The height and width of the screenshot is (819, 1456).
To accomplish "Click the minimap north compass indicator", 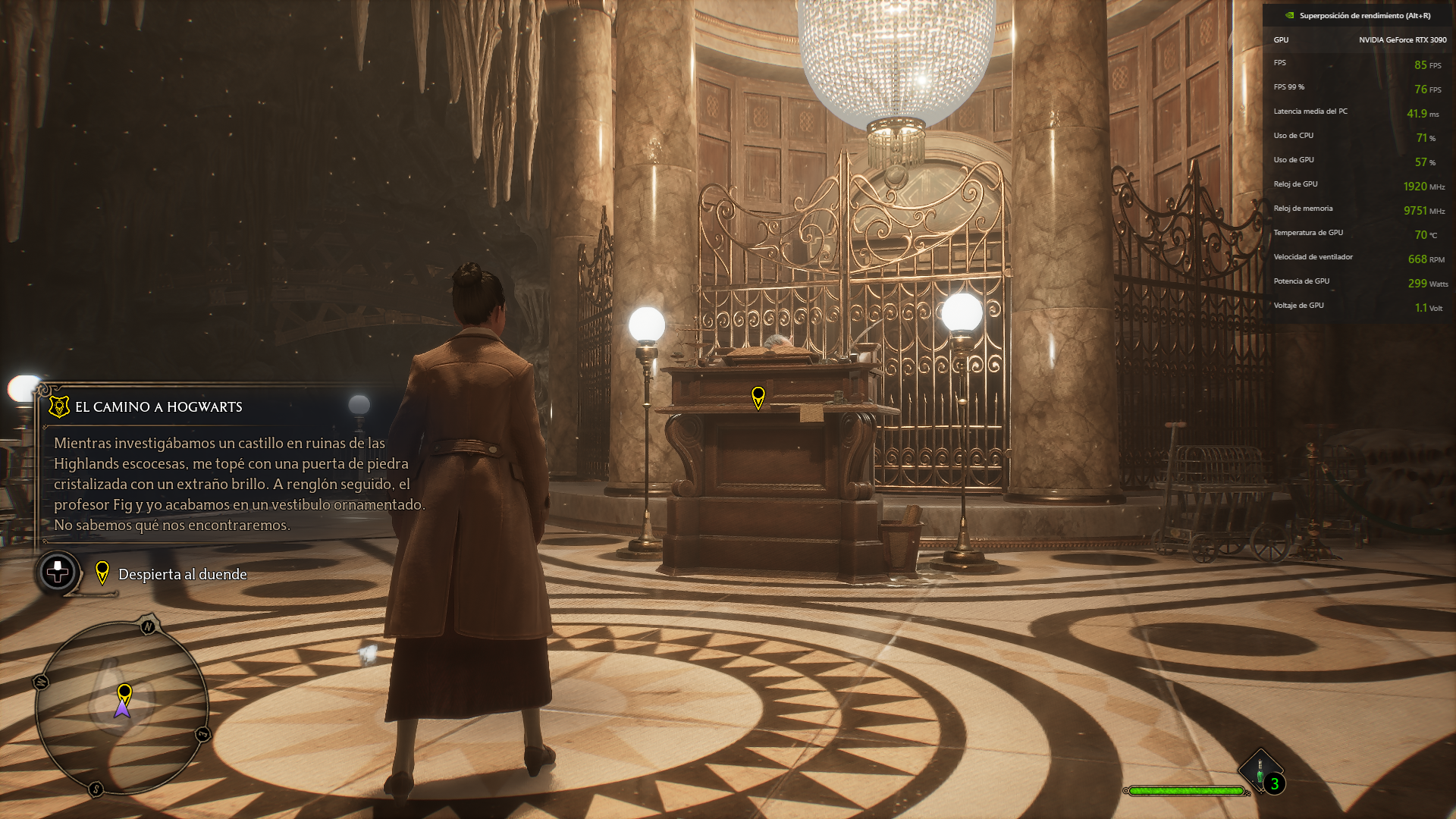I will 148,626.
